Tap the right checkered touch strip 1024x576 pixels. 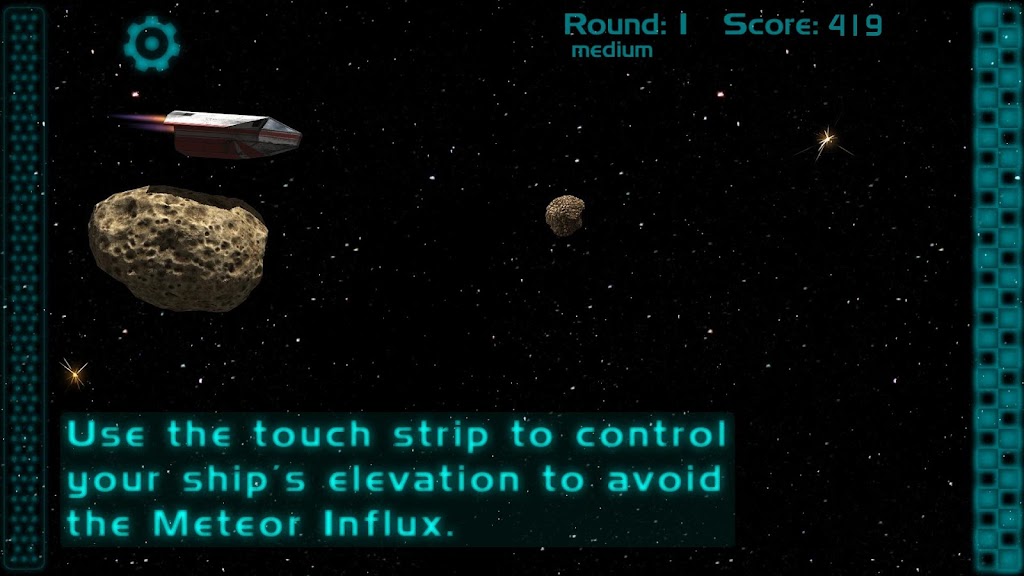pyautogui.click(x=997, y=288)
